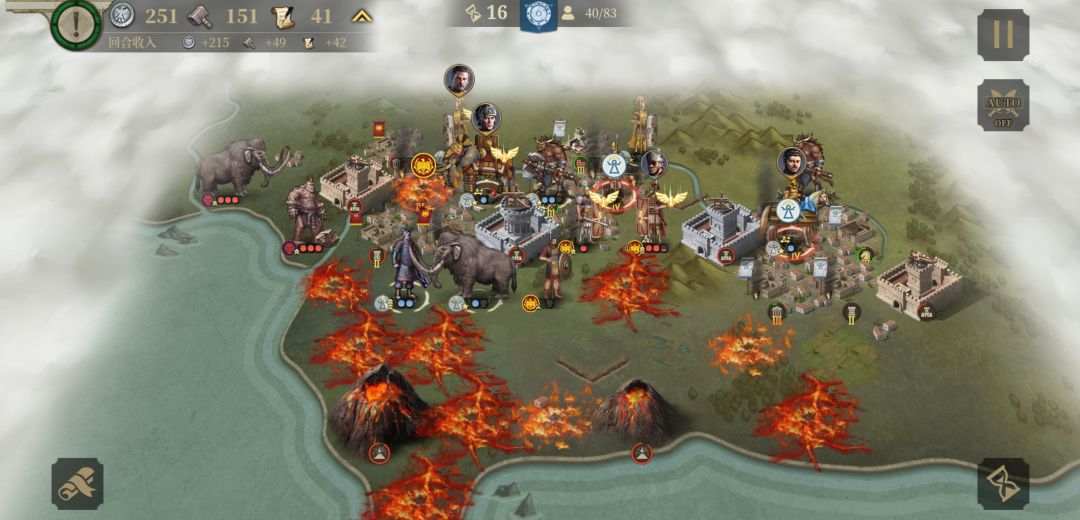The image size is (1080, 520).
Task: End the turn with the hourglass button
Action: click(1002, 484)
